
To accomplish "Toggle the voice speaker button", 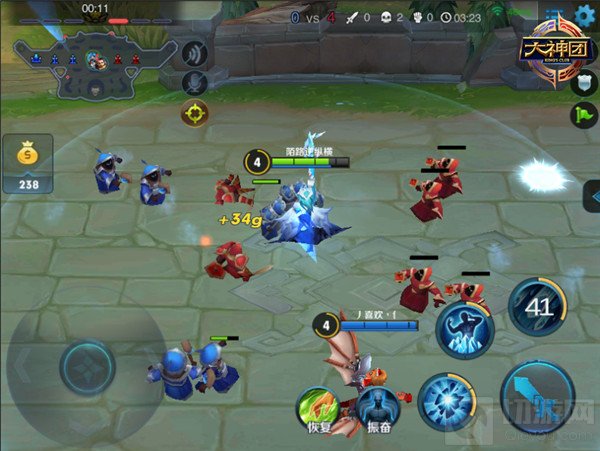I will 196,49.
